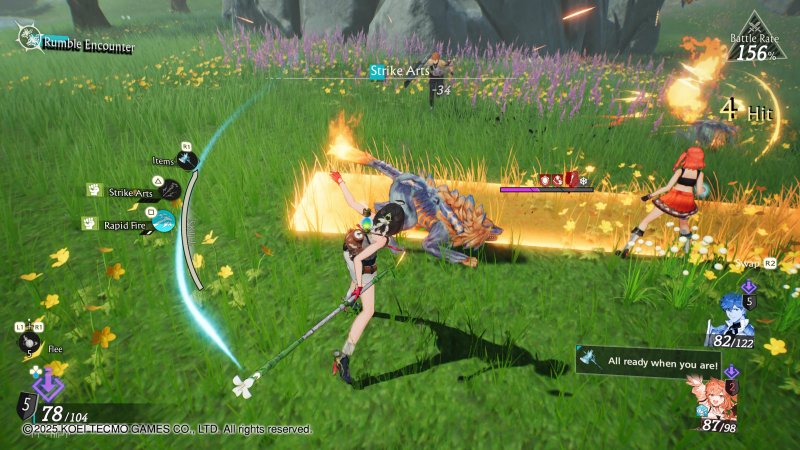Click the Rumble Encounter label
Image resolution: width=800 pixels, height=450 pixels.
click(x=88, y=44)
